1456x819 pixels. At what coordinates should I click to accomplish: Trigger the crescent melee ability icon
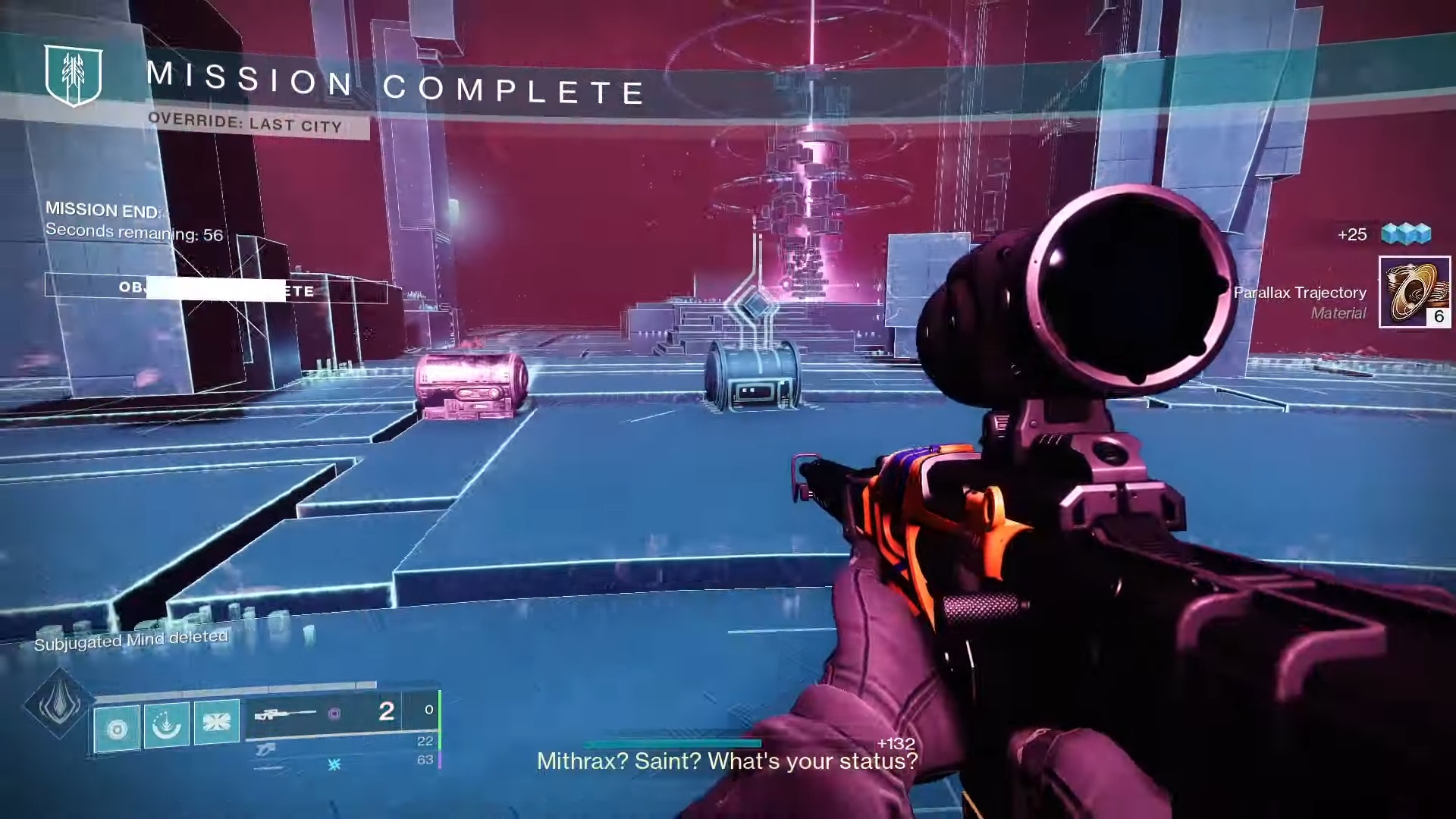click(166, 726)
